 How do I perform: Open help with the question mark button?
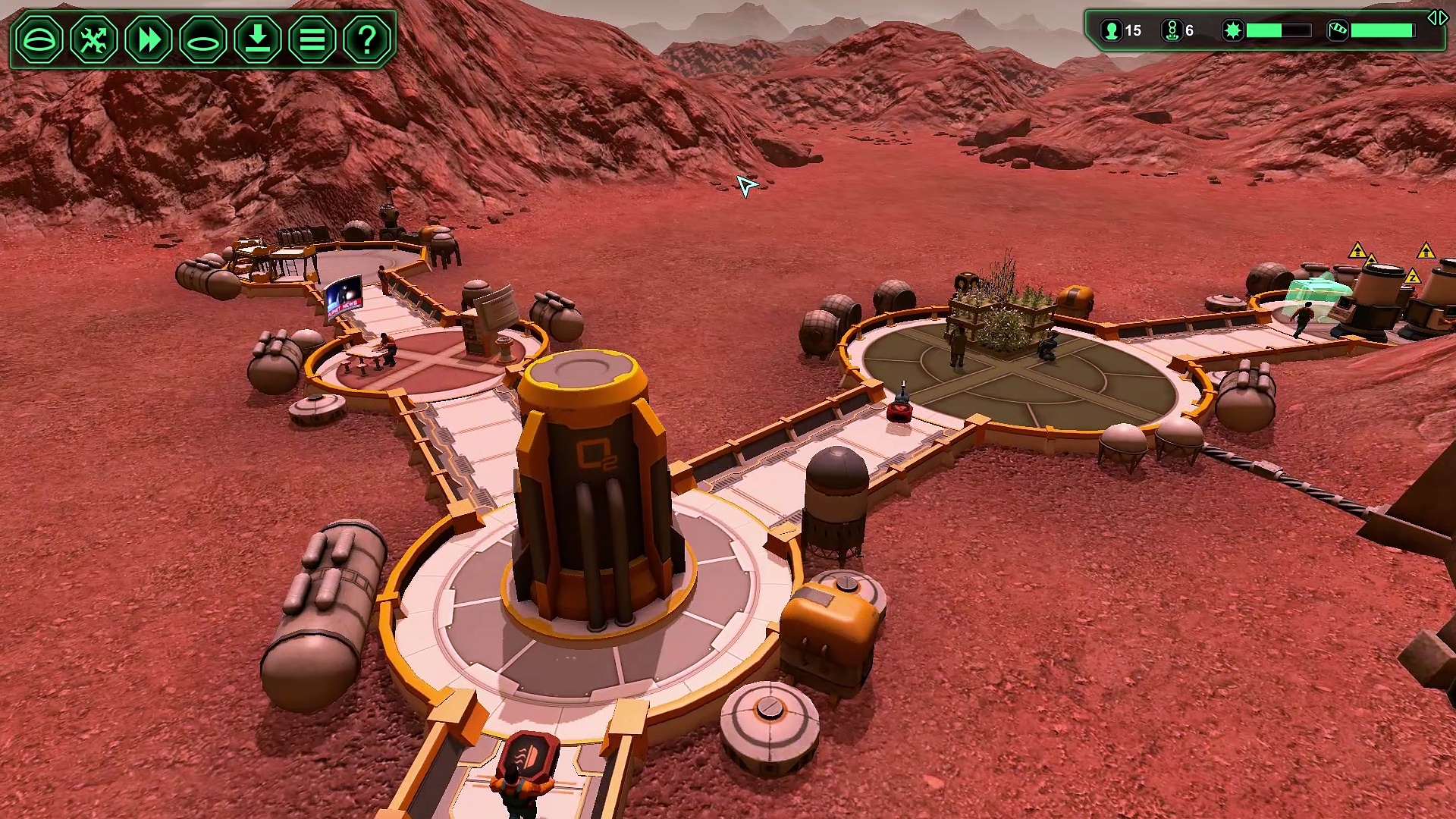[x=367, y=39]
